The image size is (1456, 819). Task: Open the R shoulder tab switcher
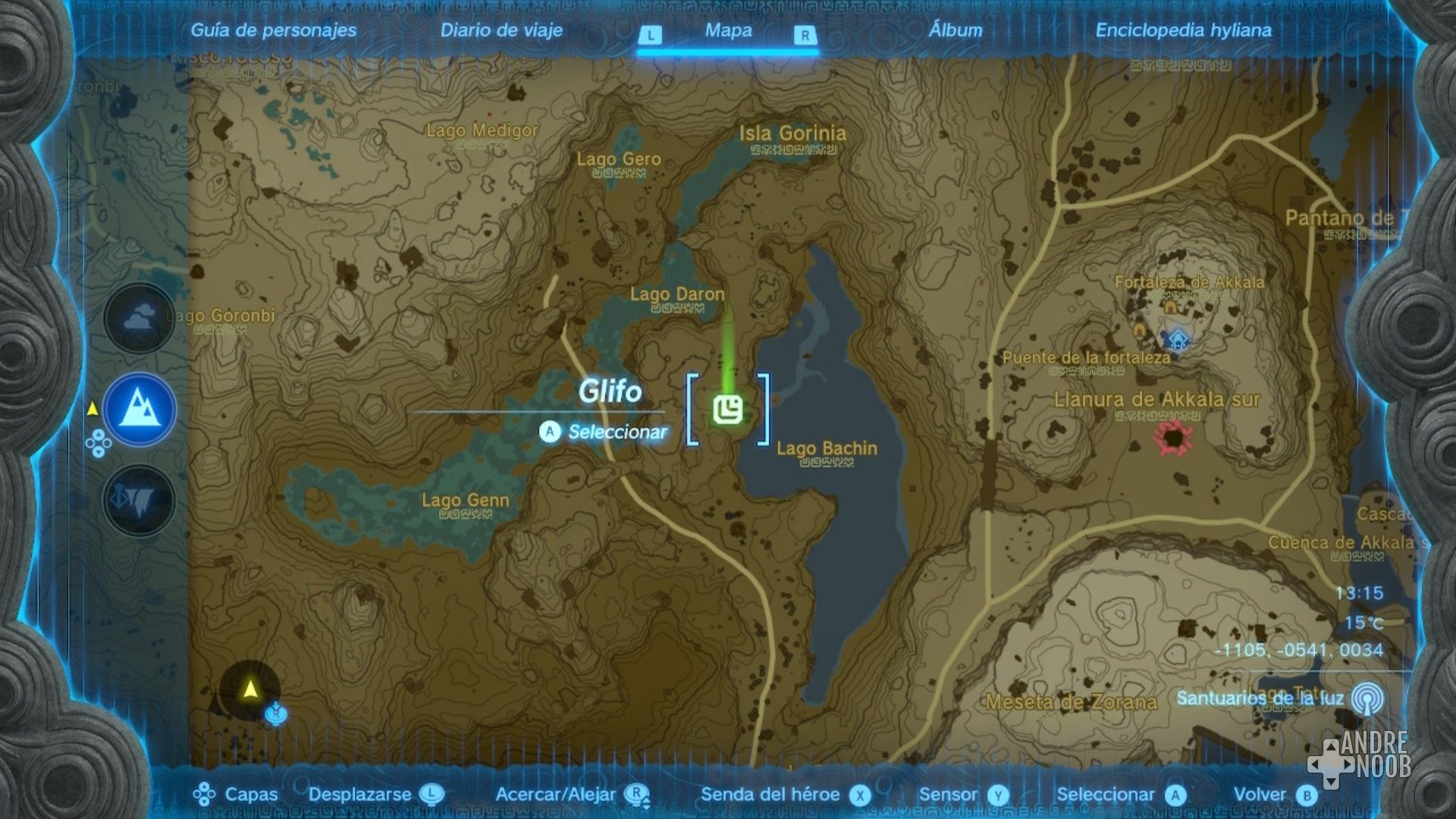click(x=806, y=33)
